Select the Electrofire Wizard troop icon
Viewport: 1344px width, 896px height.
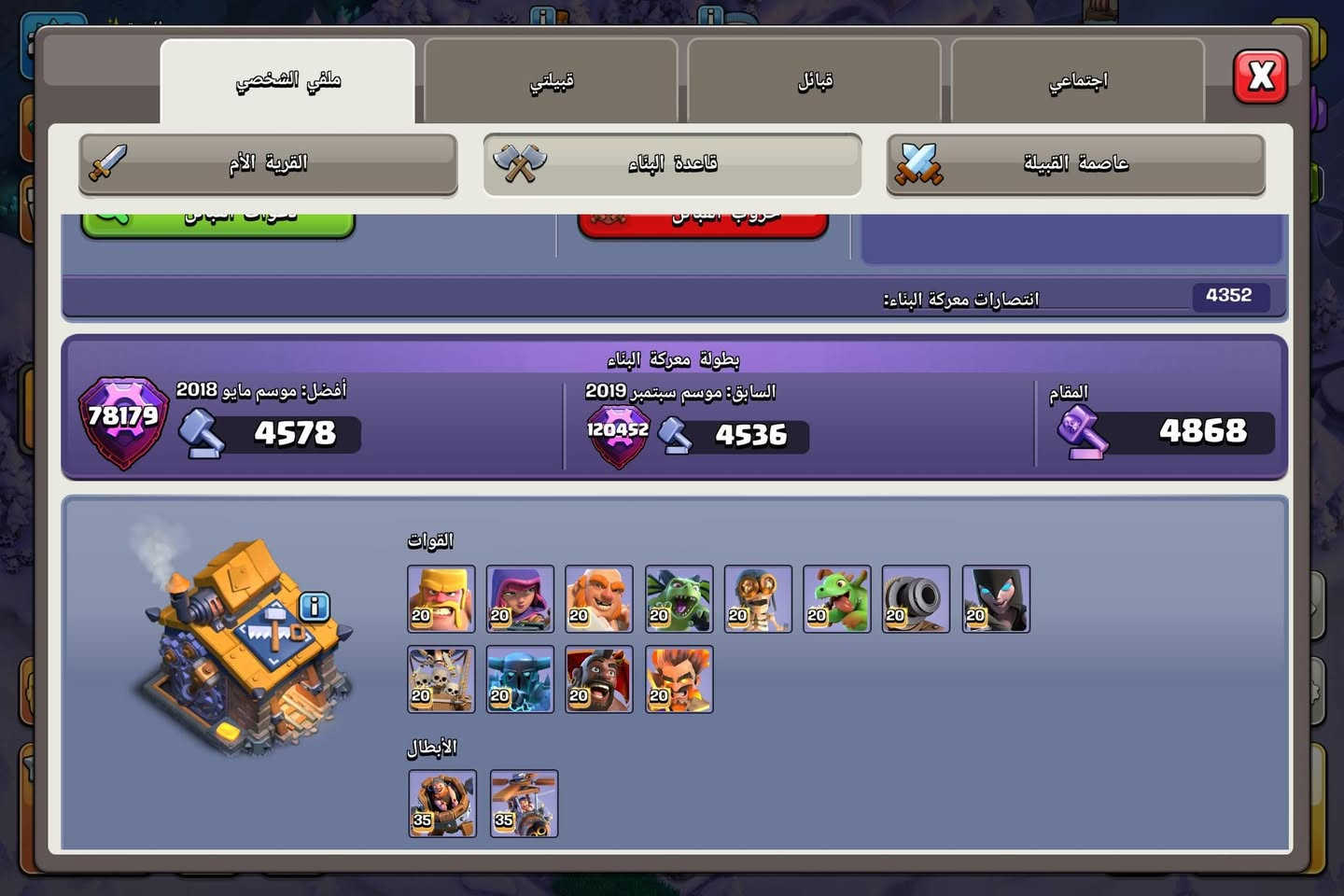[679, 679]
